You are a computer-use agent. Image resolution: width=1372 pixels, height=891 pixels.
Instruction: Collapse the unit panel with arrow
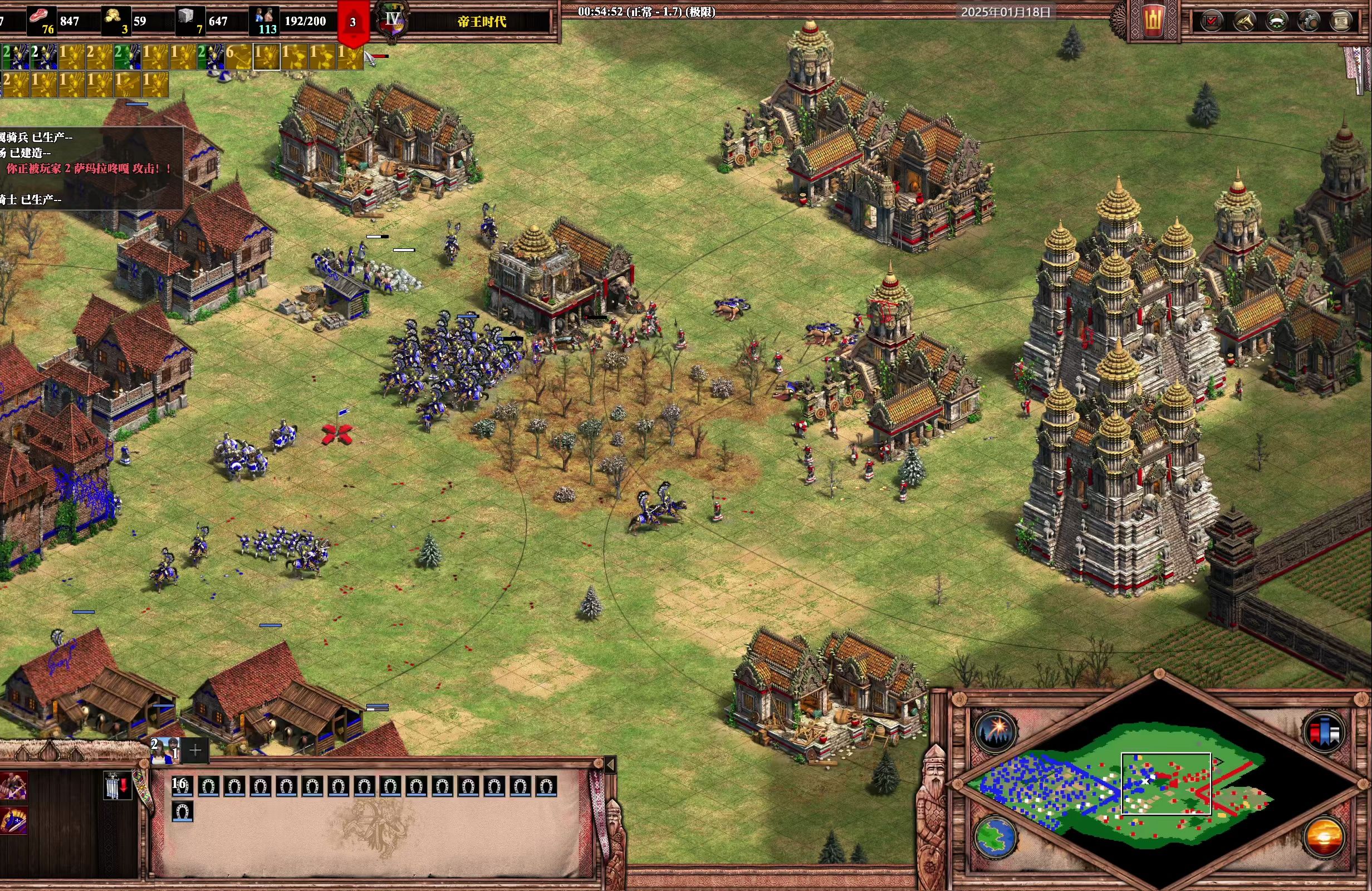[610, 765]
